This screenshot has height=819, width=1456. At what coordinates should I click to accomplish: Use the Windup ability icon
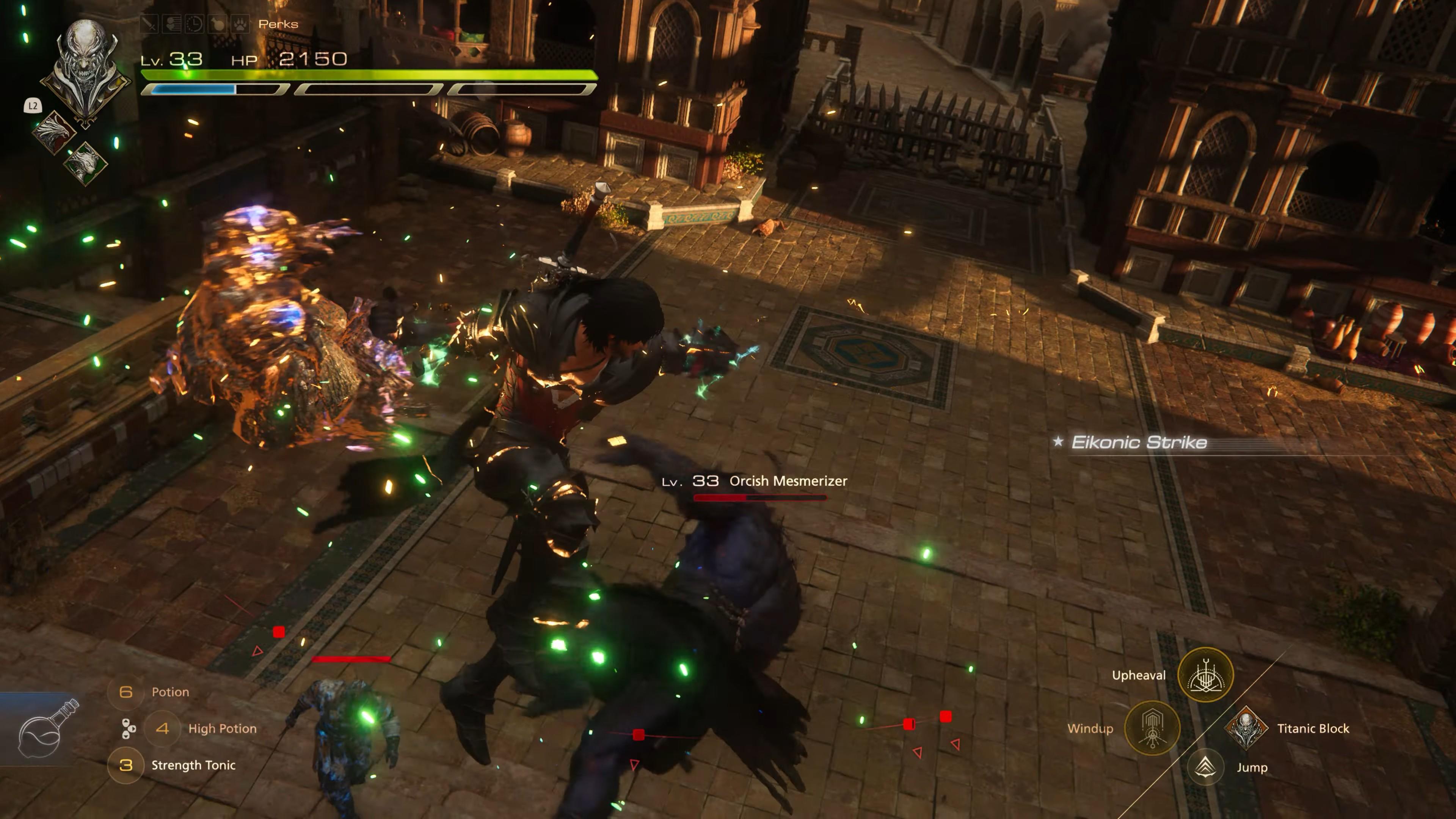pos(1152,728)
